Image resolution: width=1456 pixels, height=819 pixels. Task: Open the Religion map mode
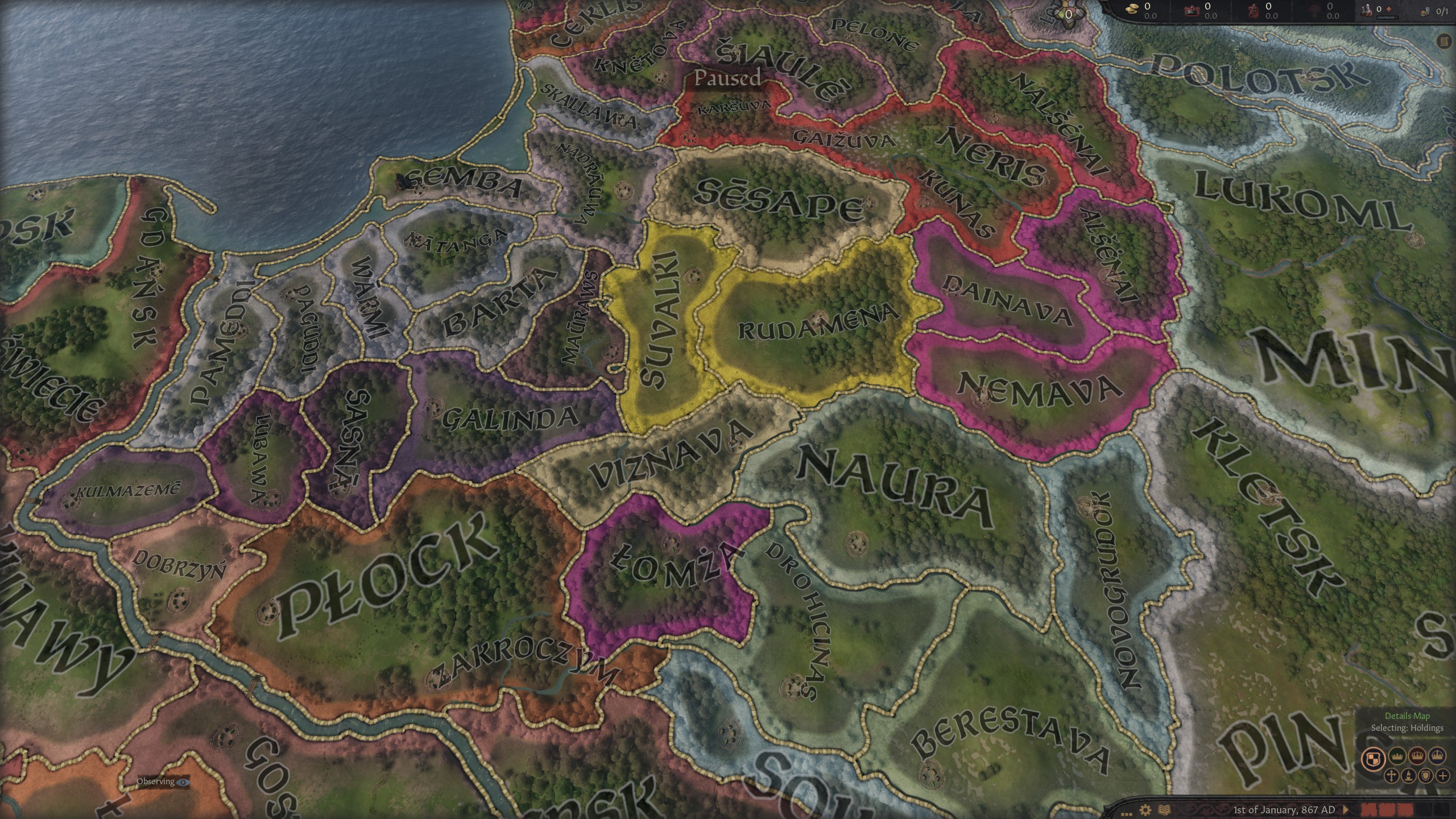click(1391, 776)
